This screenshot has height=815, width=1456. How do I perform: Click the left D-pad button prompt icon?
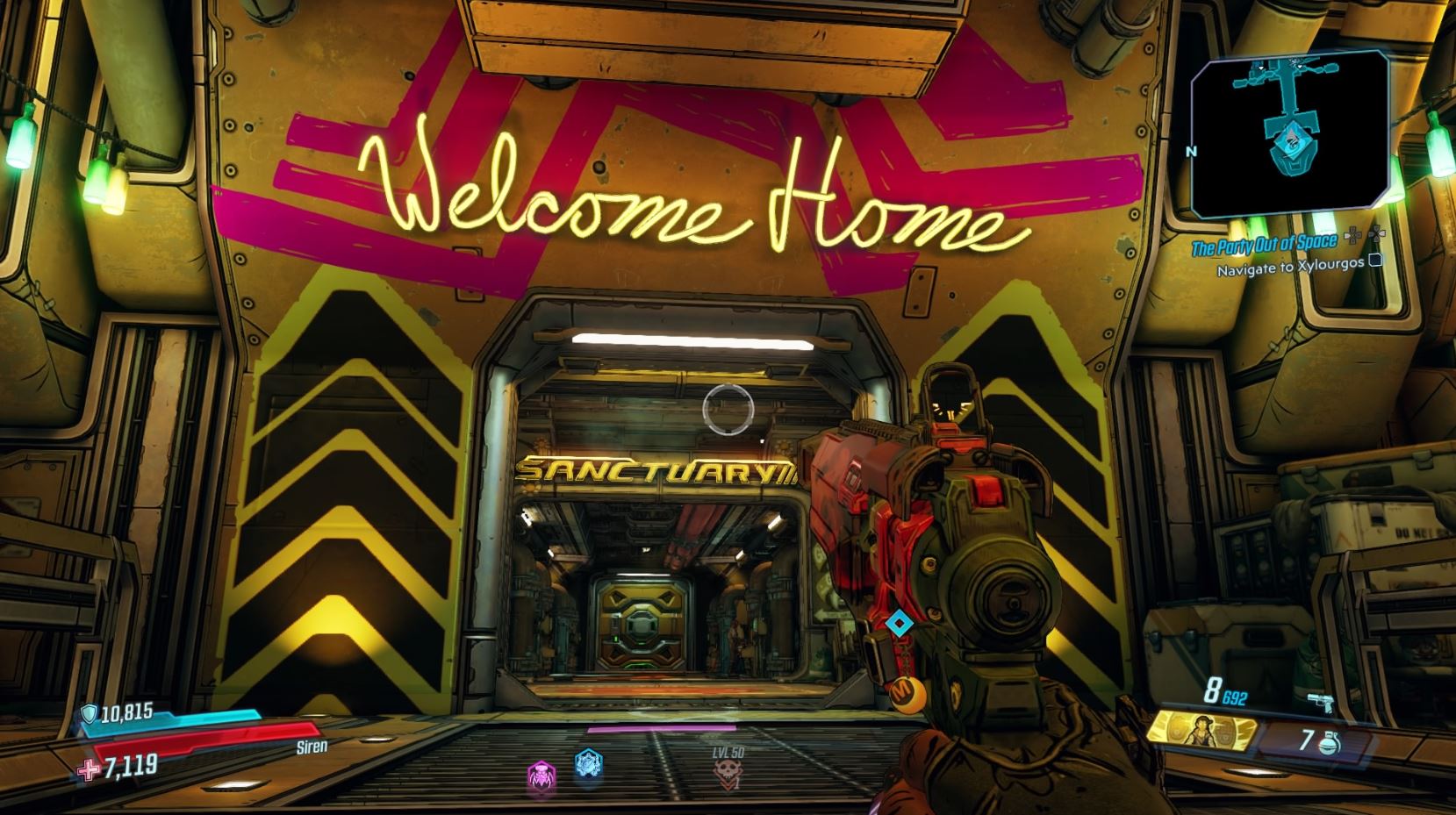click(x=1352, y=235)
